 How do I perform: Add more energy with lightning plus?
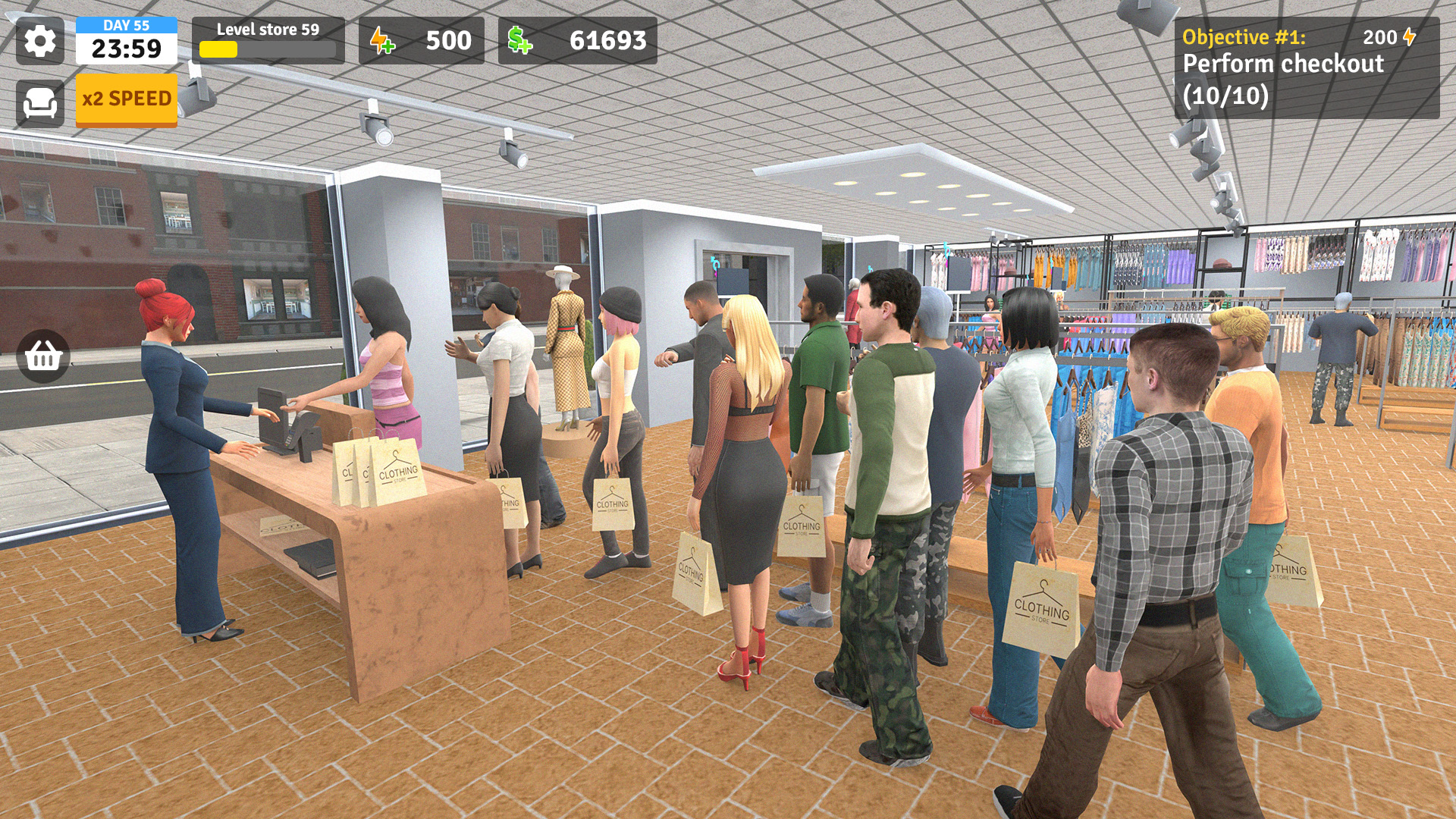(383, 41)
